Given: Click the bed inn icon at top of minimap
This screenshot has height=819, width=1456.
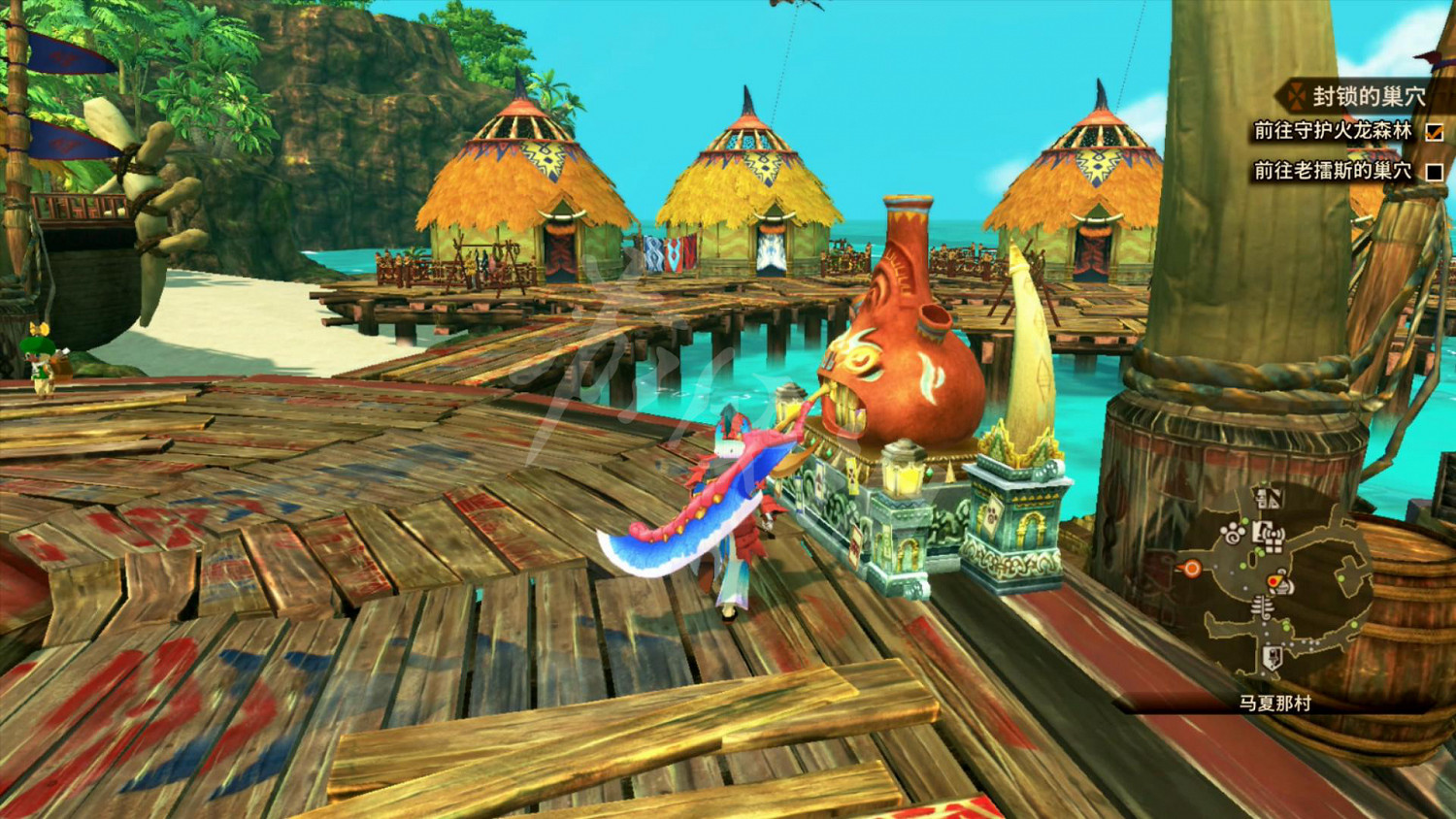Looking at the screenshot, I should pyautogui.click(x=1269, y=498).
